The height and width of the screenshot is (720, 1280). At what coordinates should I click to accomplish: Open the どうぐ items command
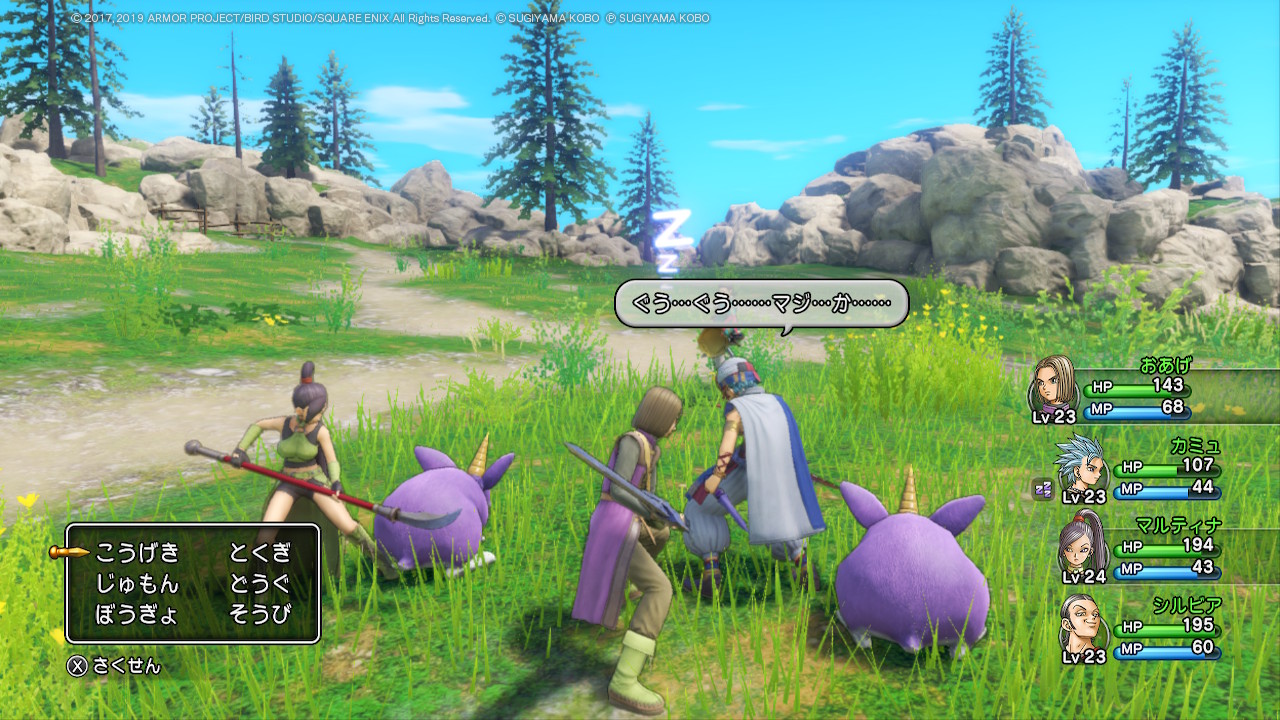point(260,583)
